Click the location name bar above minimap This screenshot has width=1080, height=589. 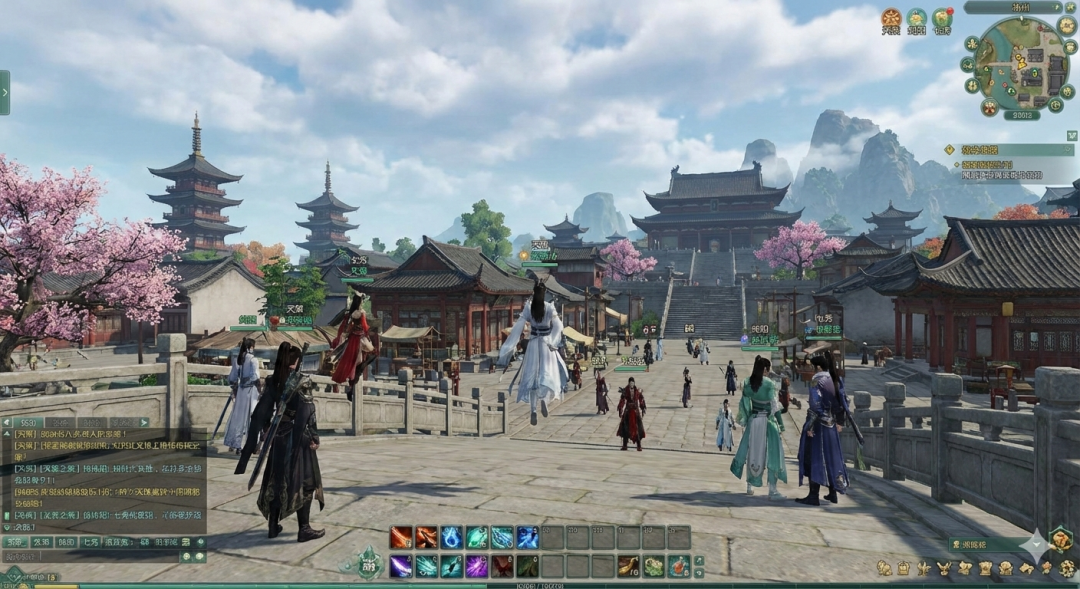(x=1013, y=7)
